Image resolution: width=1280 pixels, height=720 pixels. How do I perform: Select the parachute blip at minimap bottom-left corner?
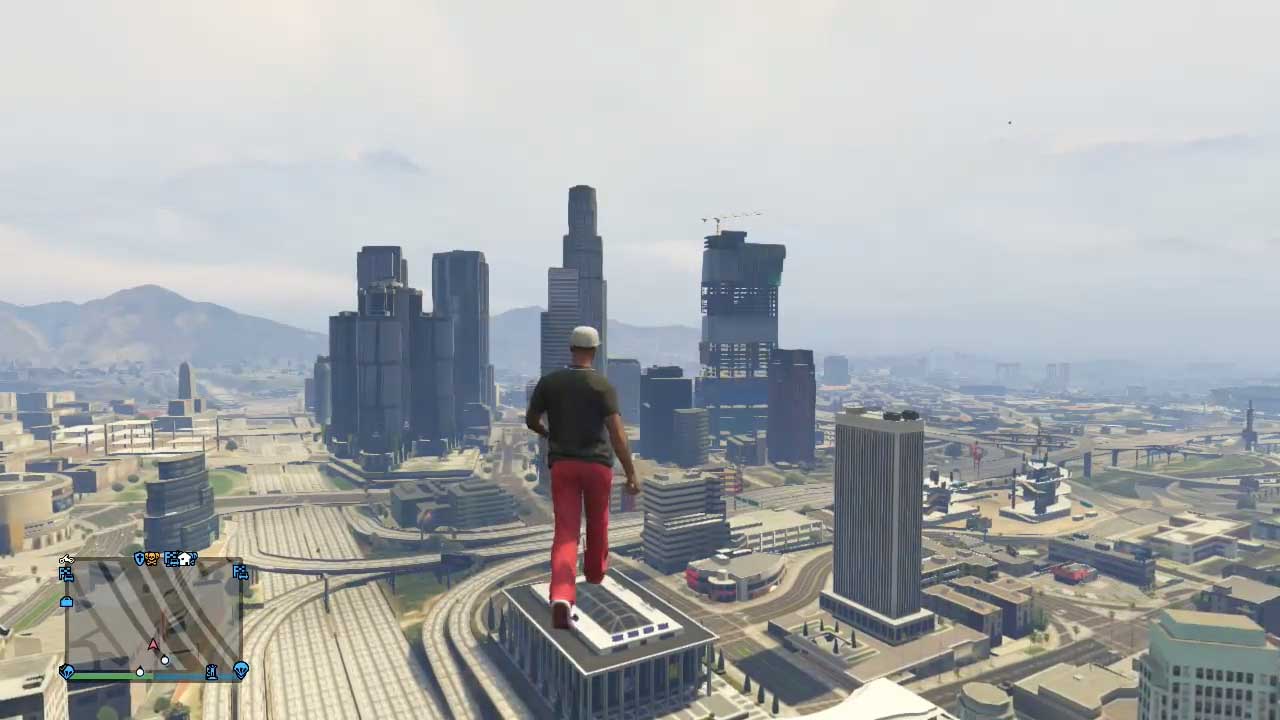click(68, 670)
